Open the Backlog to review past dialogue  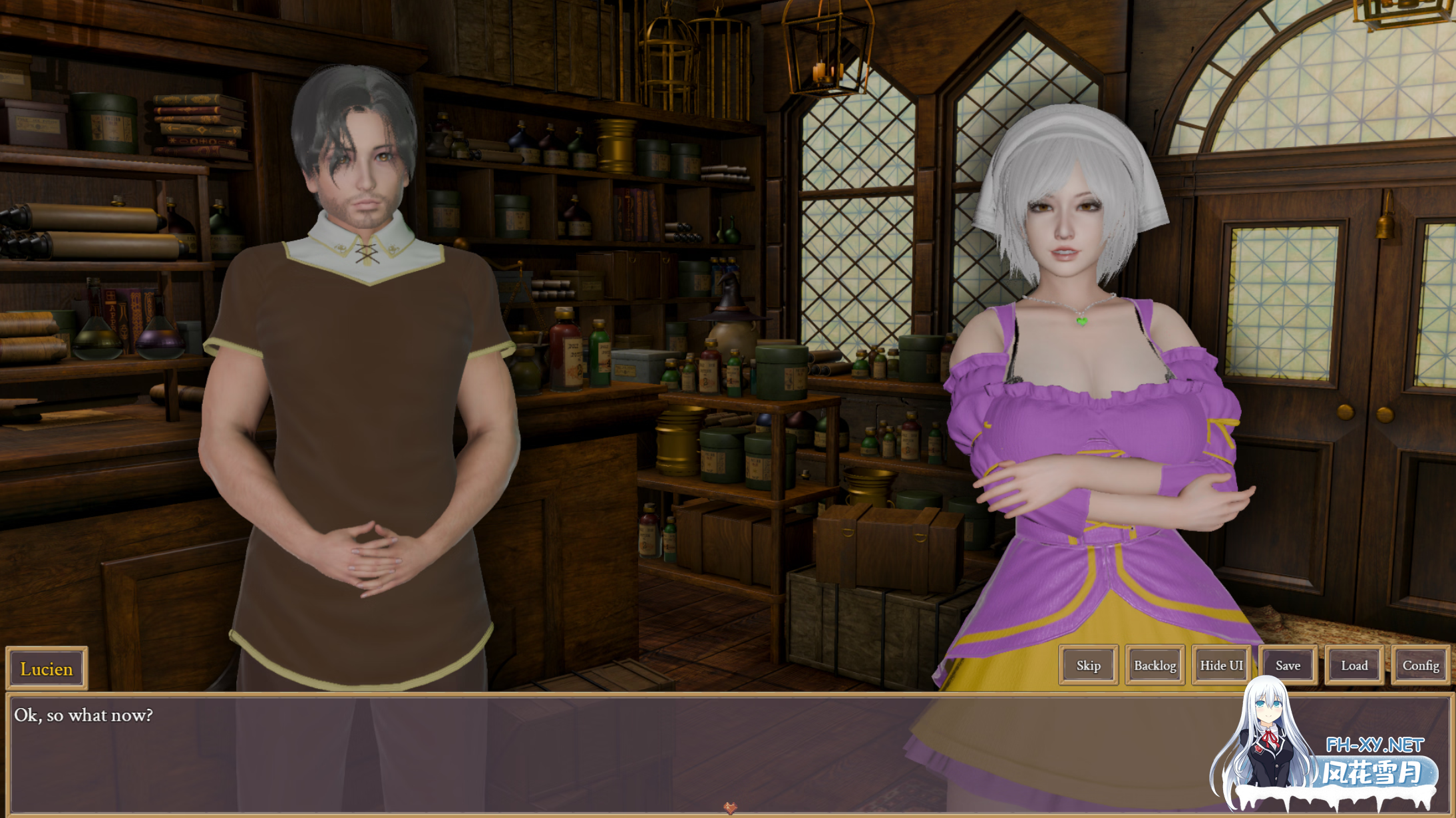pyautogui.click(x=1154, y=665)
